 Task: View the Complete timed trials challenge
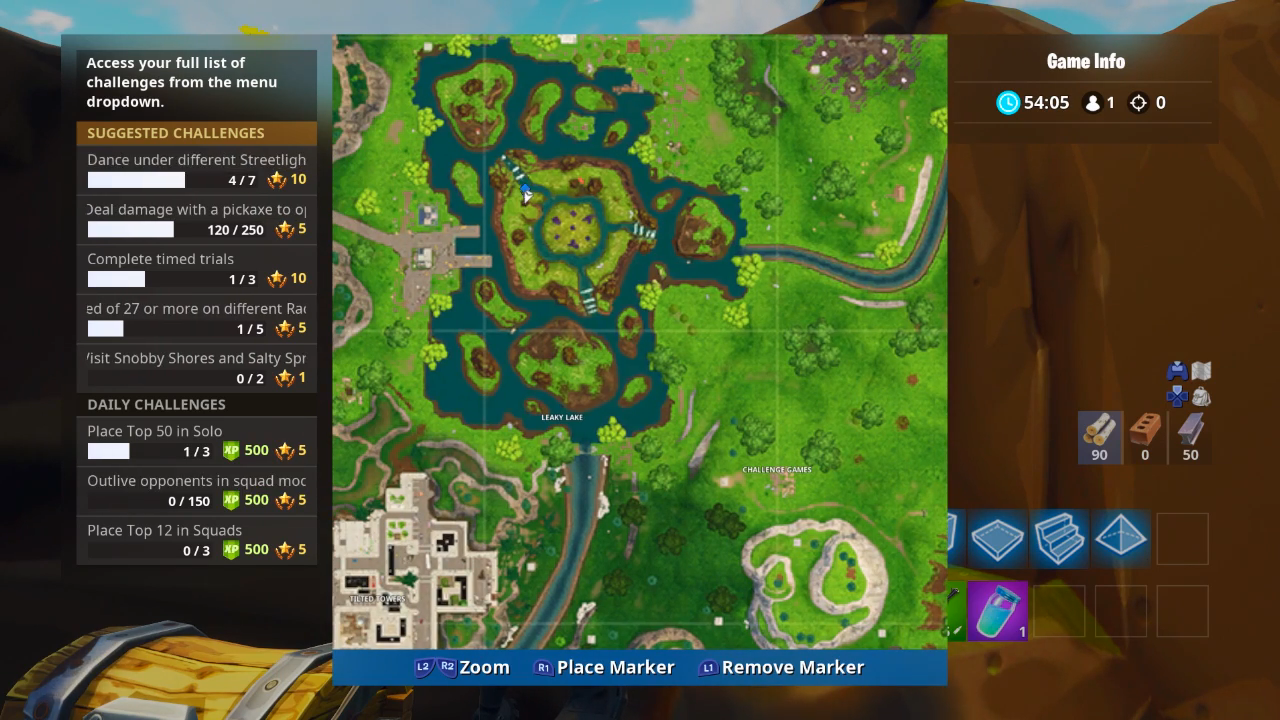(196, 269)
